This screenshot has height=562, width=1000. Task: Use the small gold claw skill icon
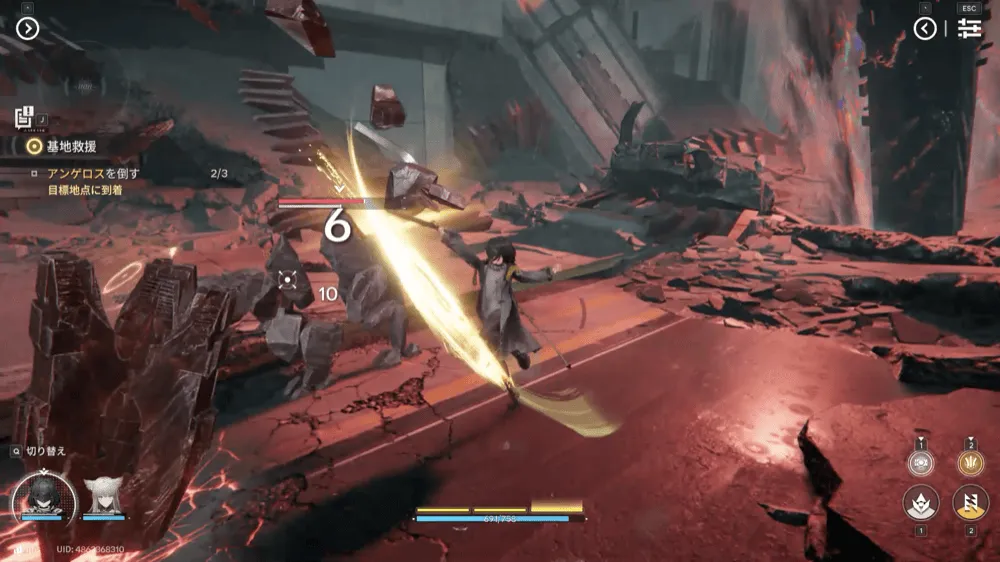tap(969, 462)
